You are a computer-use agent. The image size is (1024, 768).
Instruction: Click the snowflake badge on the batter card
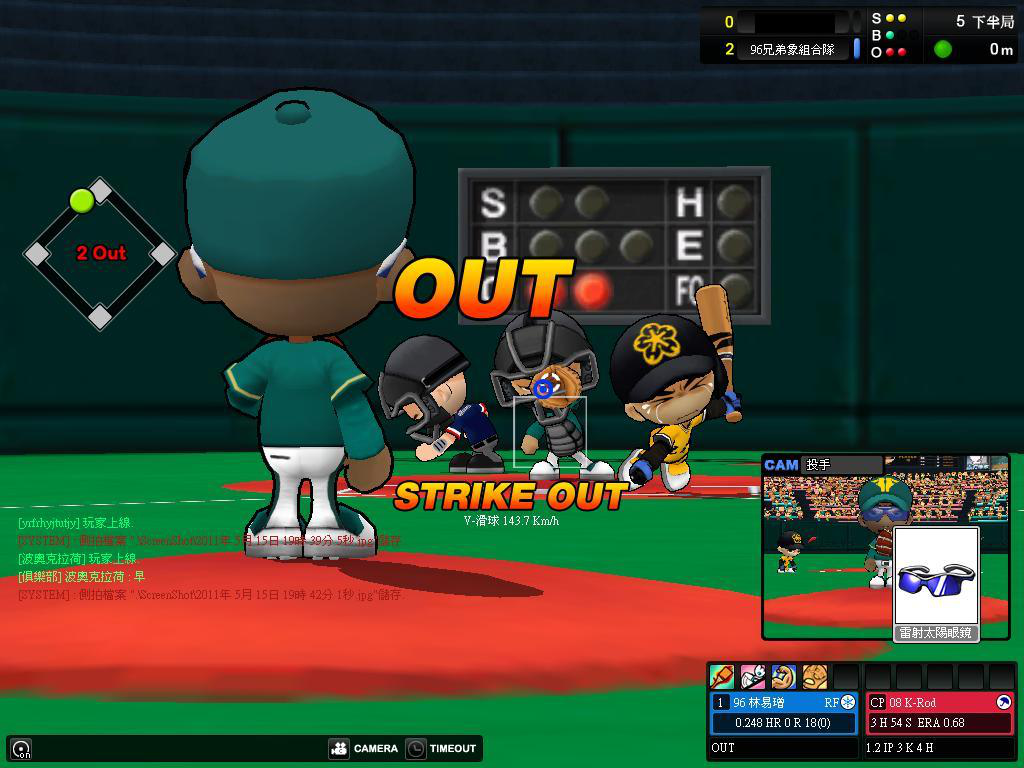pos(848,702)
